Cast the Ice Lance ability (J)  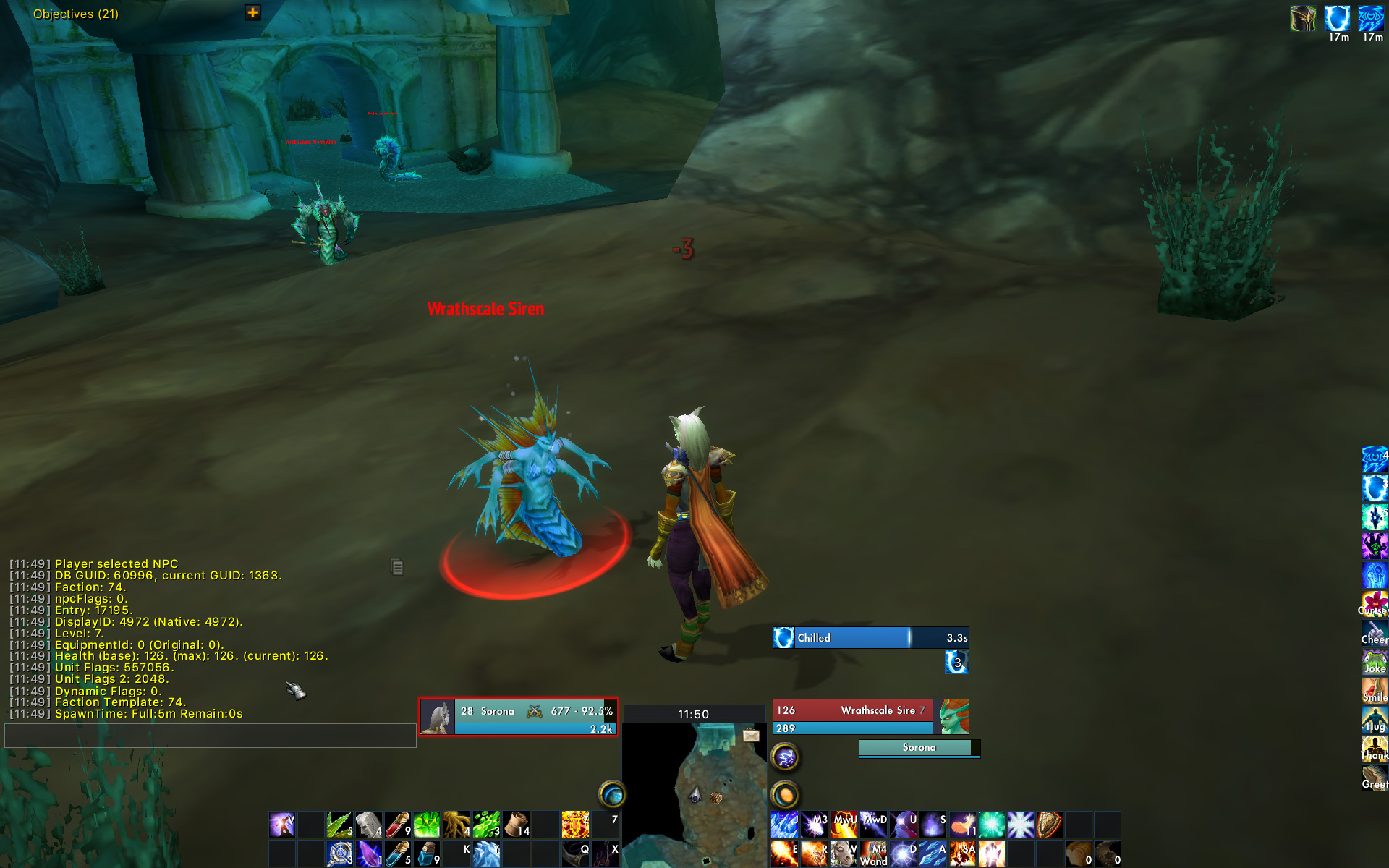(783, 823)
